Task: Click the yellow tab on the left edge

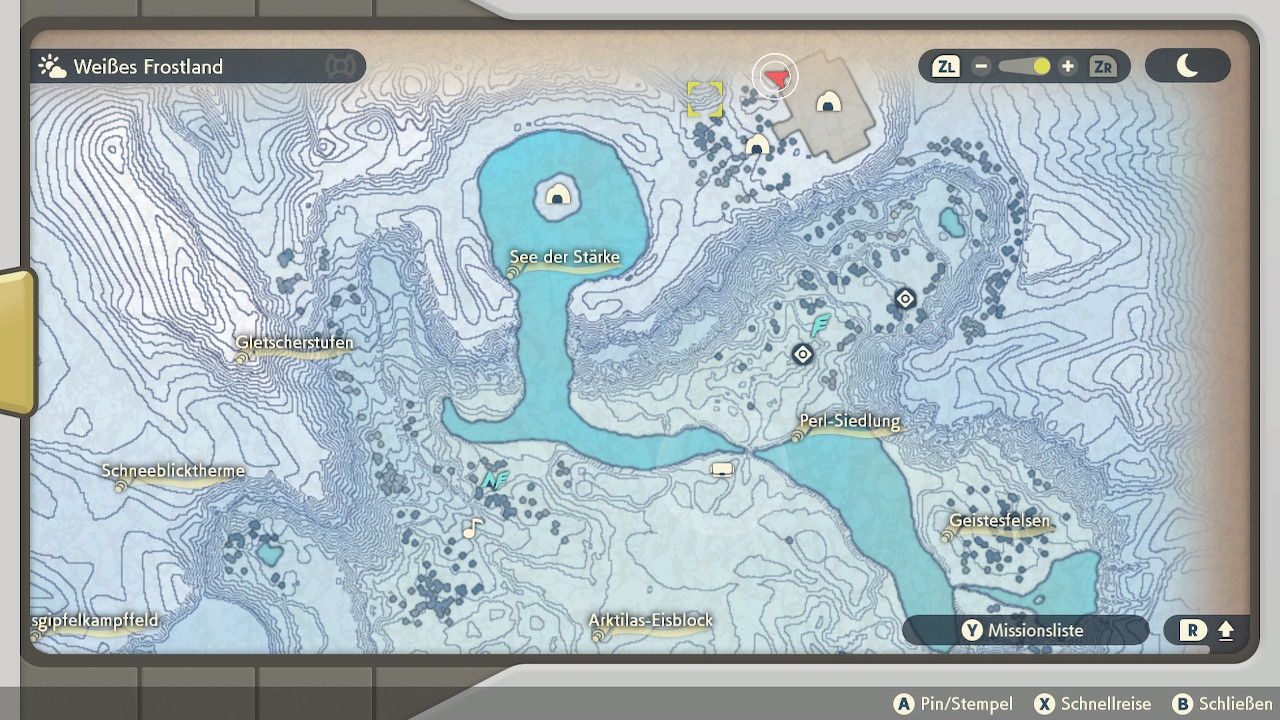Action: pos(16,340)
